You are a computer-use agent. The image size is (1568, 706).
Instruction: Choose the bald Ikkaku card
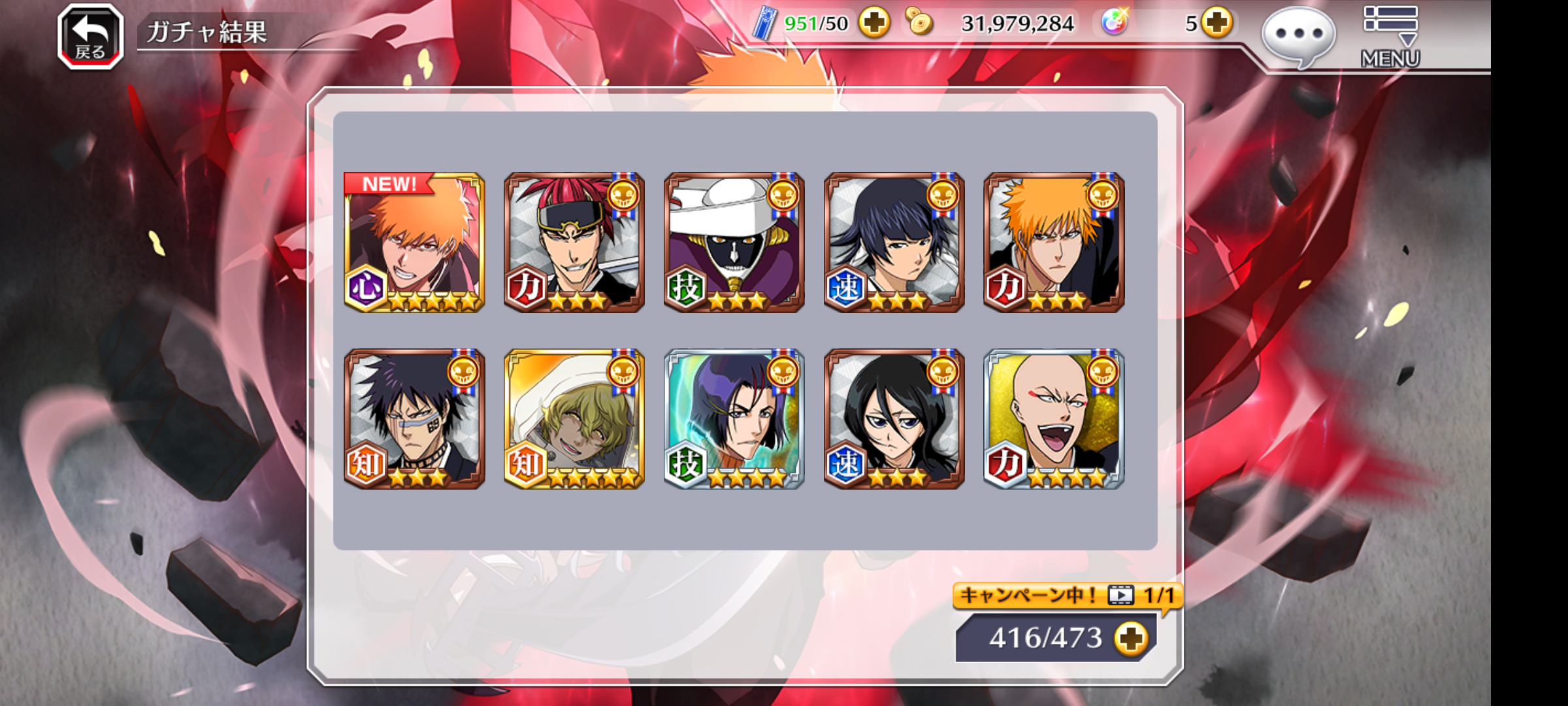[x=1054, y=419]
